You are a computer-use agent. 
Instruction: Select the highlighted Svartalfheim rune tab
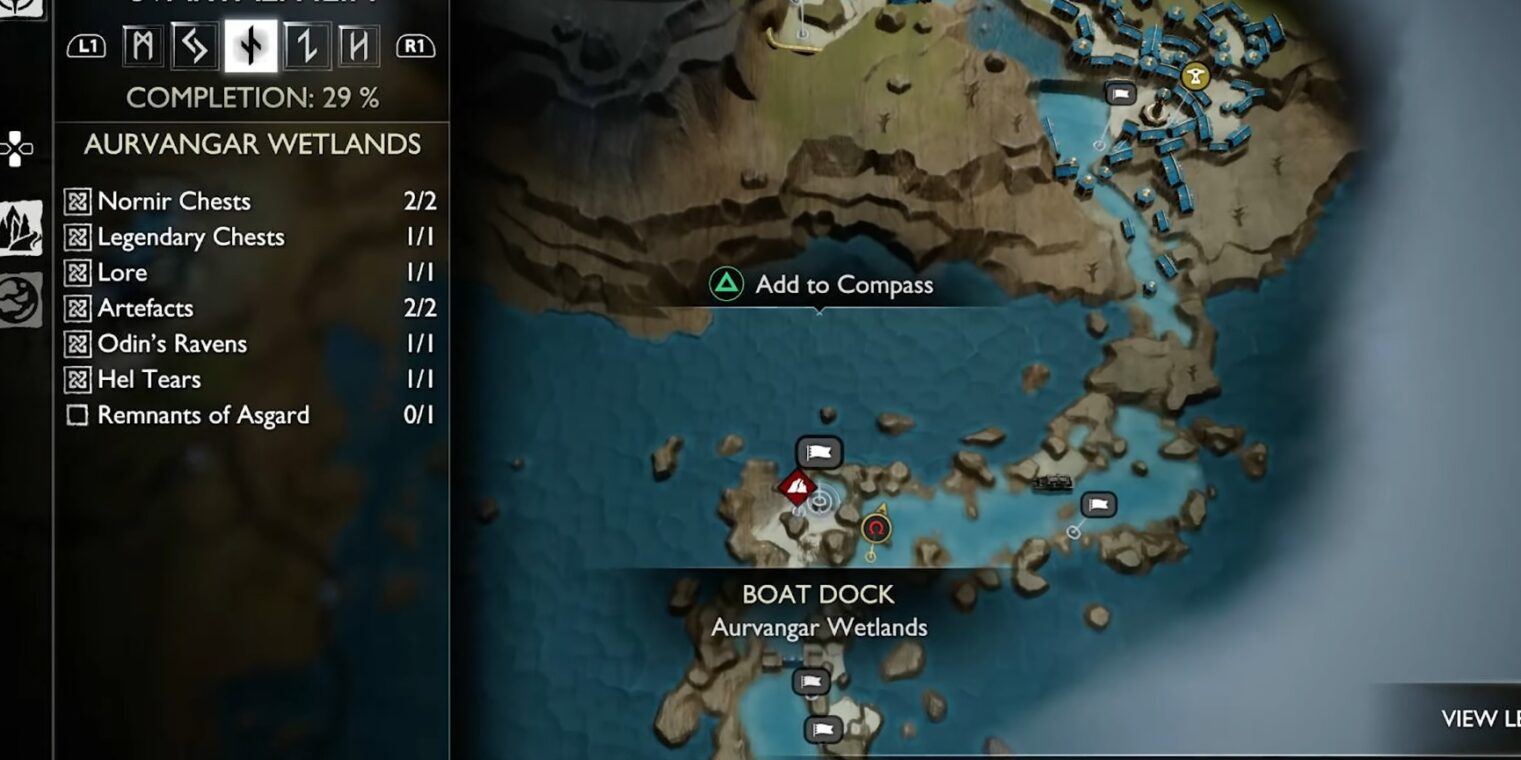coord(250,46)
